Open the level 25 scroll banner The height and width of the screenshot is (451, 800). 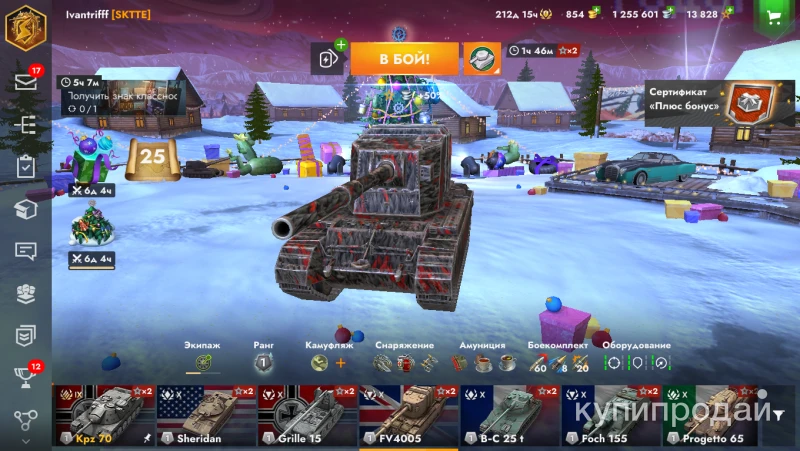point(152,157)
